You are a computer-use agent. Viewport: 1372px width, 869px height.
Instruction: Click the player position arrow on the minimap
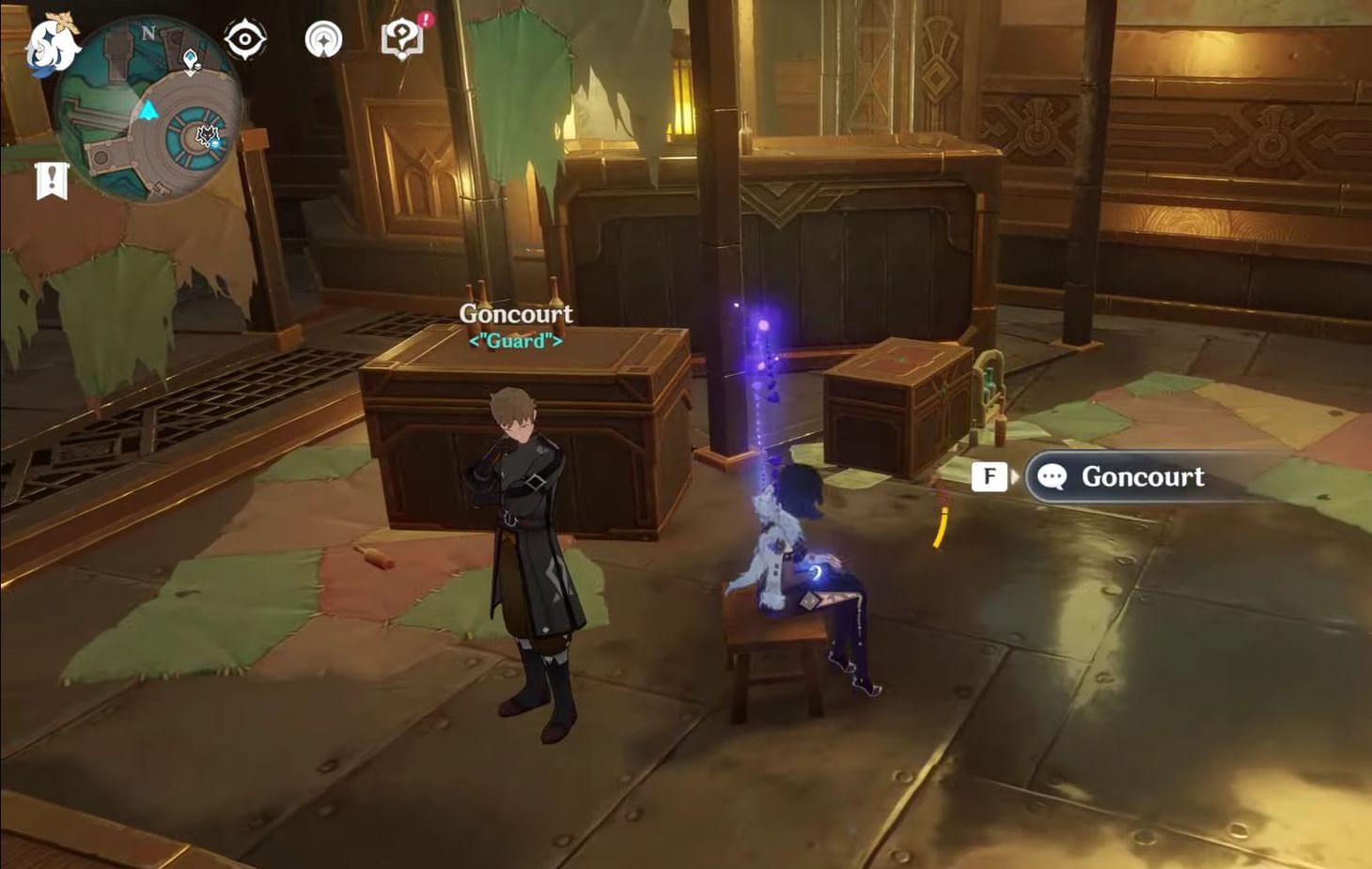[148, 111]
